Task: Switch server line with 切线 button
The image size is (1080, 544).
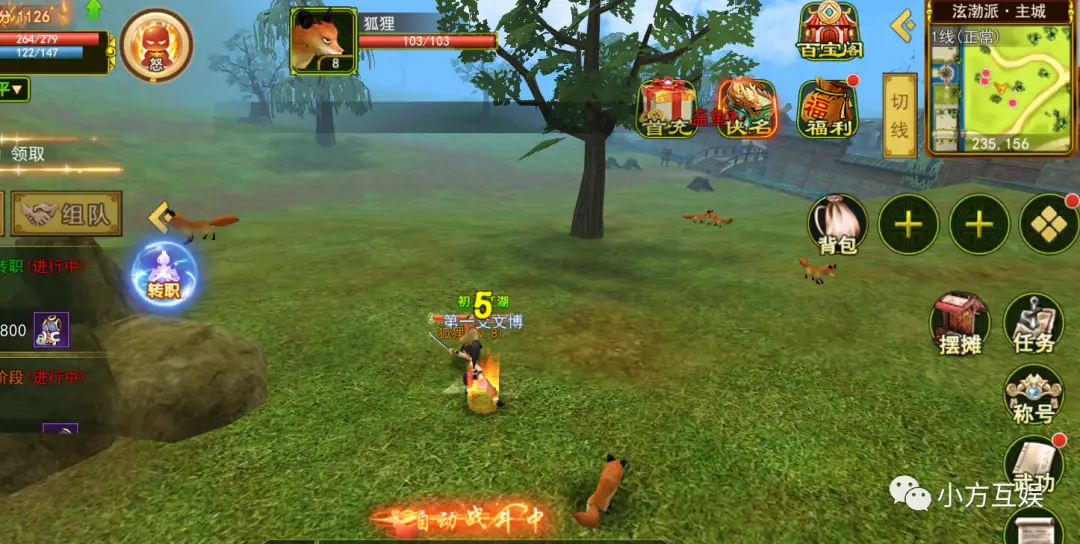Action: tap(900, 114)
